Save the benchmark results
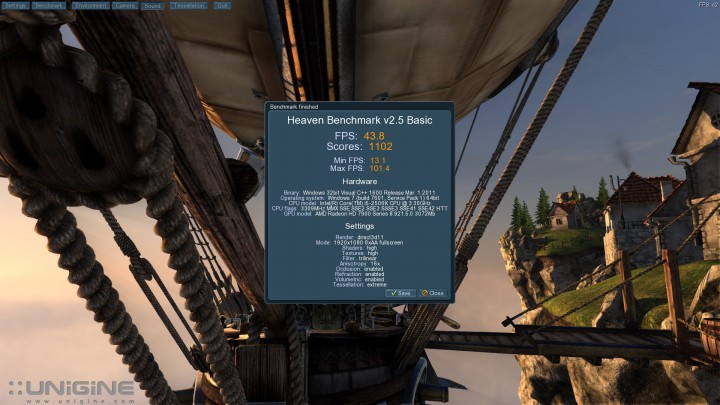720x405 pixels. tap(401, 293)
